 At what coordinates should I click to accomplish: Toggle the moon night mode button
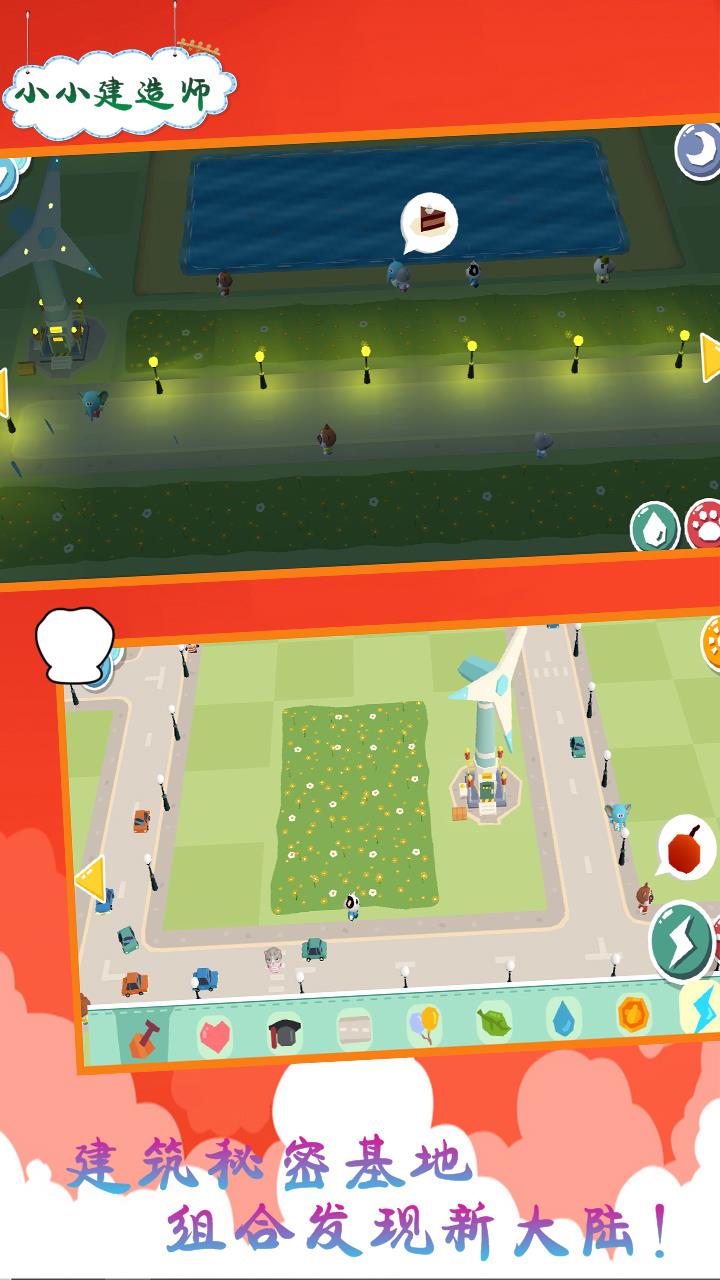pos(698,151)
